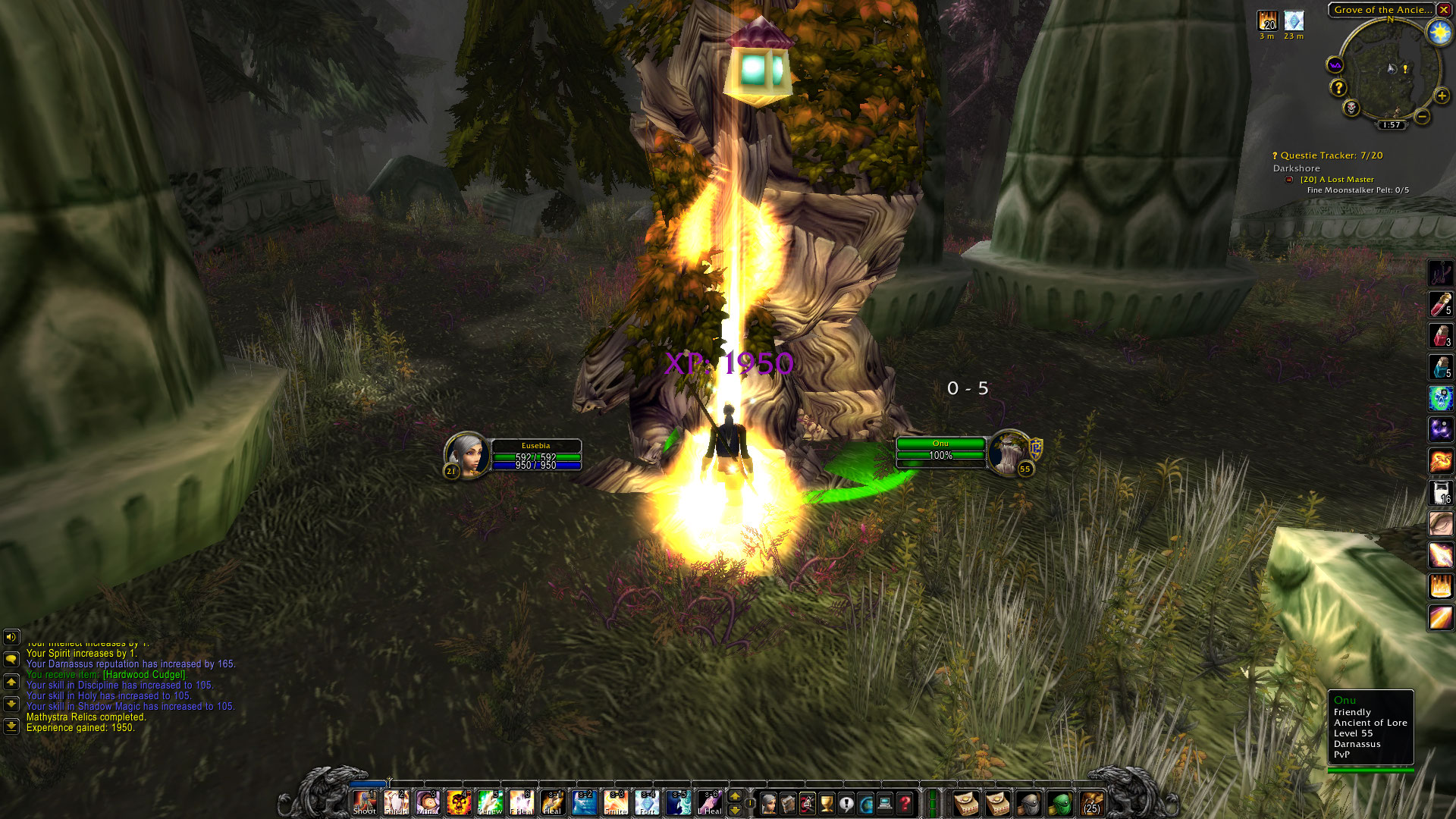Open the red question mark help button
Image resolution: width=1456 pixels, height=819 pixels.
click(905, 803)
